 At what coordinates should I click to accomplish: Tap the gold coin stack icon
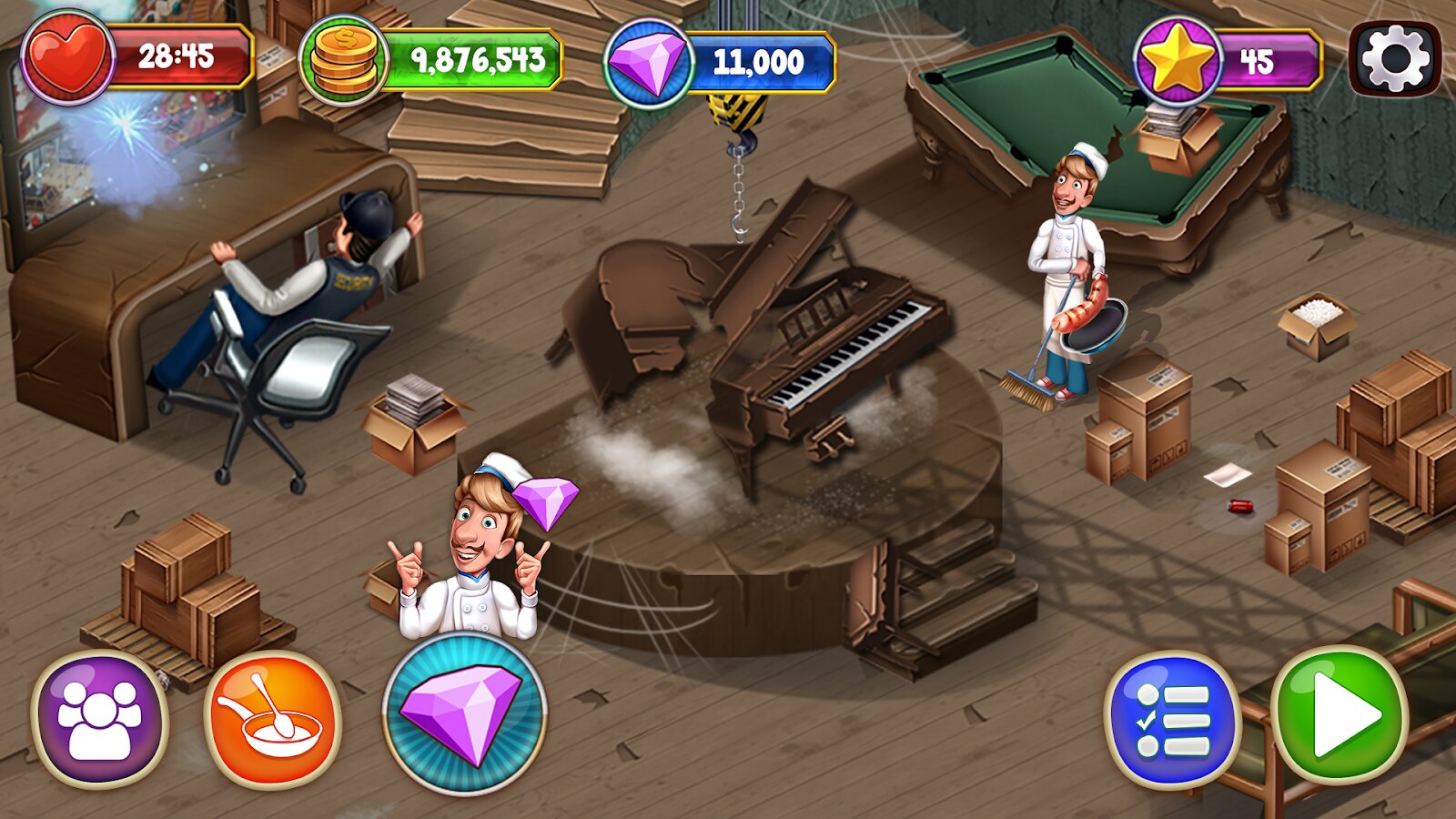(x=343, y=61)
